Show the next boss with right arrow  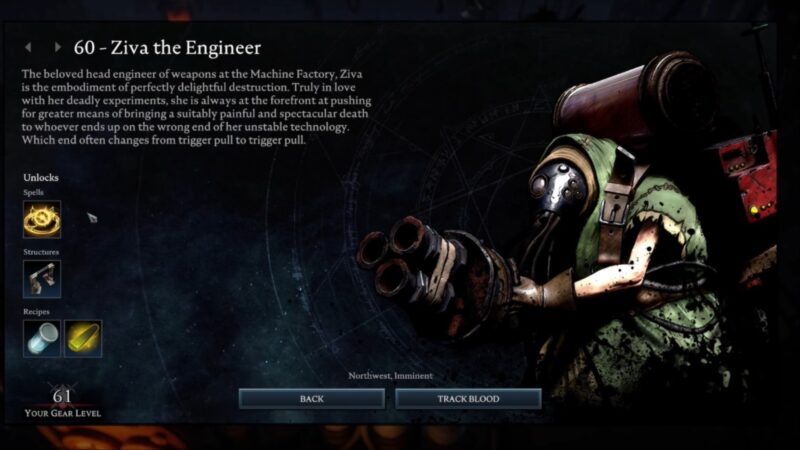tap(57, 47)
